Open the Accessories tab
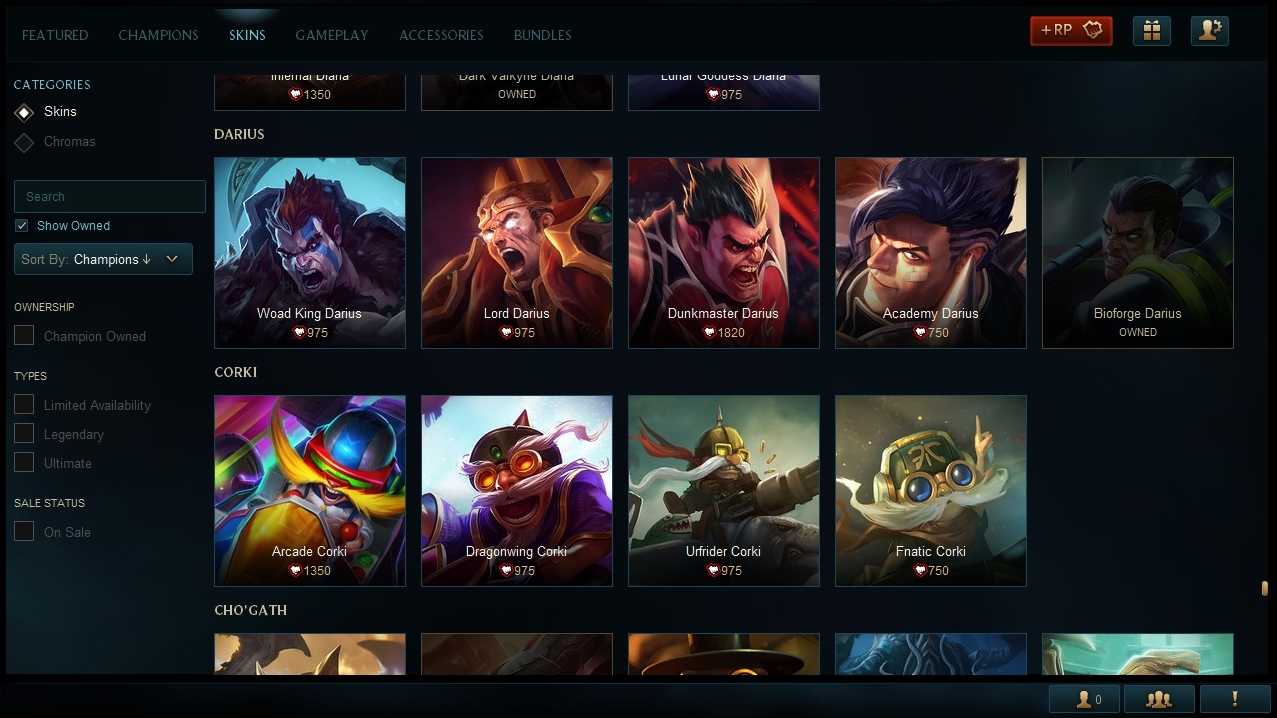The image size is (1277, 718). click(441, 35)
